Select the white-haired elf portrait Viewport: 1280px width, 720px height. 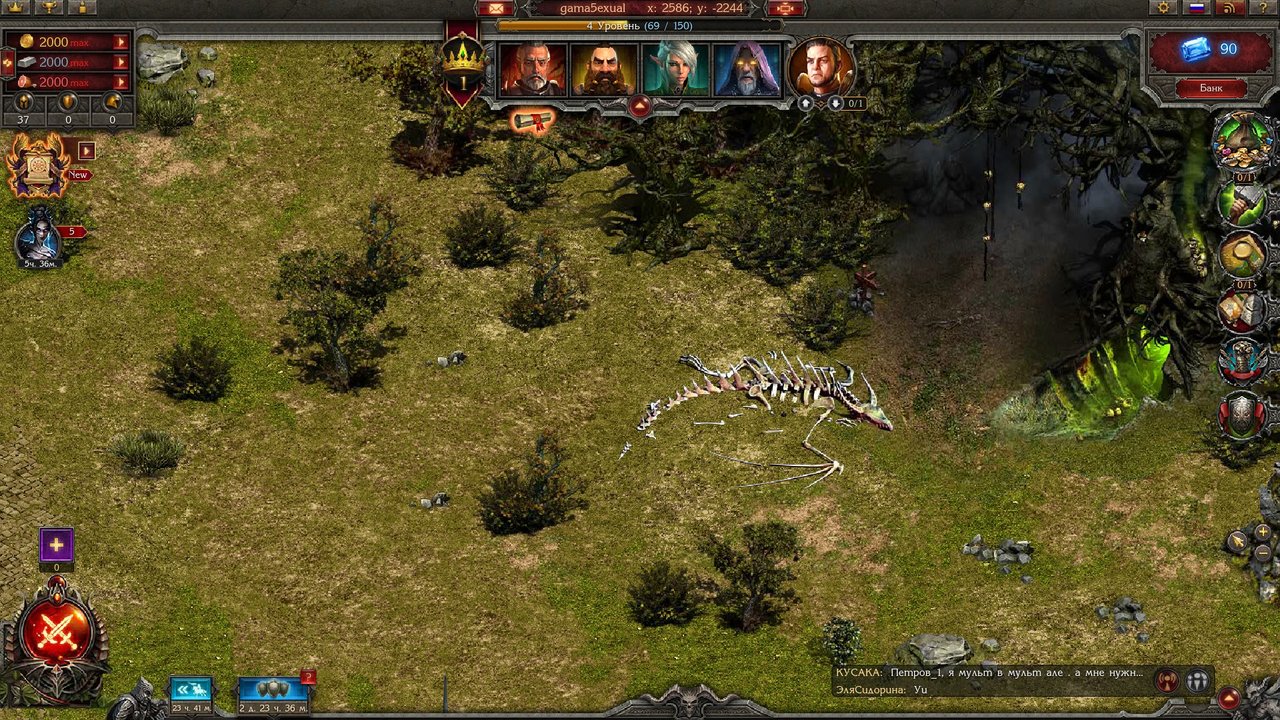click(675, 70)
